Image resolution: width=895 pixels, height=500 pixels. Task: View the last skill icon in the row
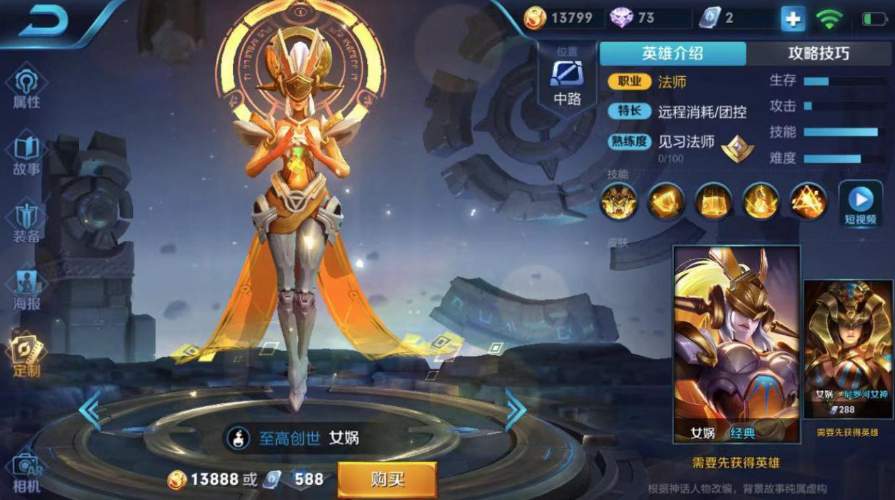click(808, 202)
